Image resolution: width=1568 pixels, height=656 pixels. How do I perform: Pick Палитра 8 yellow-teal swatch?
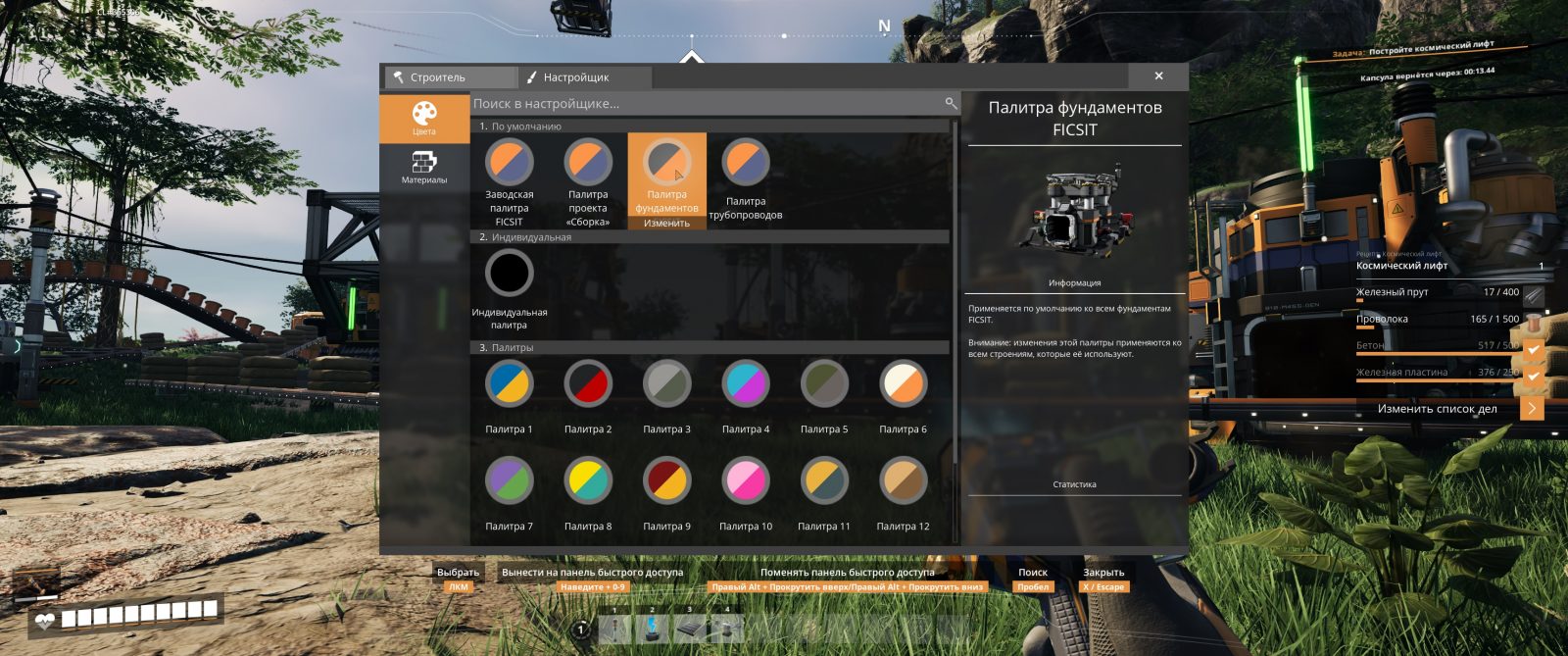tap(588, 481)
